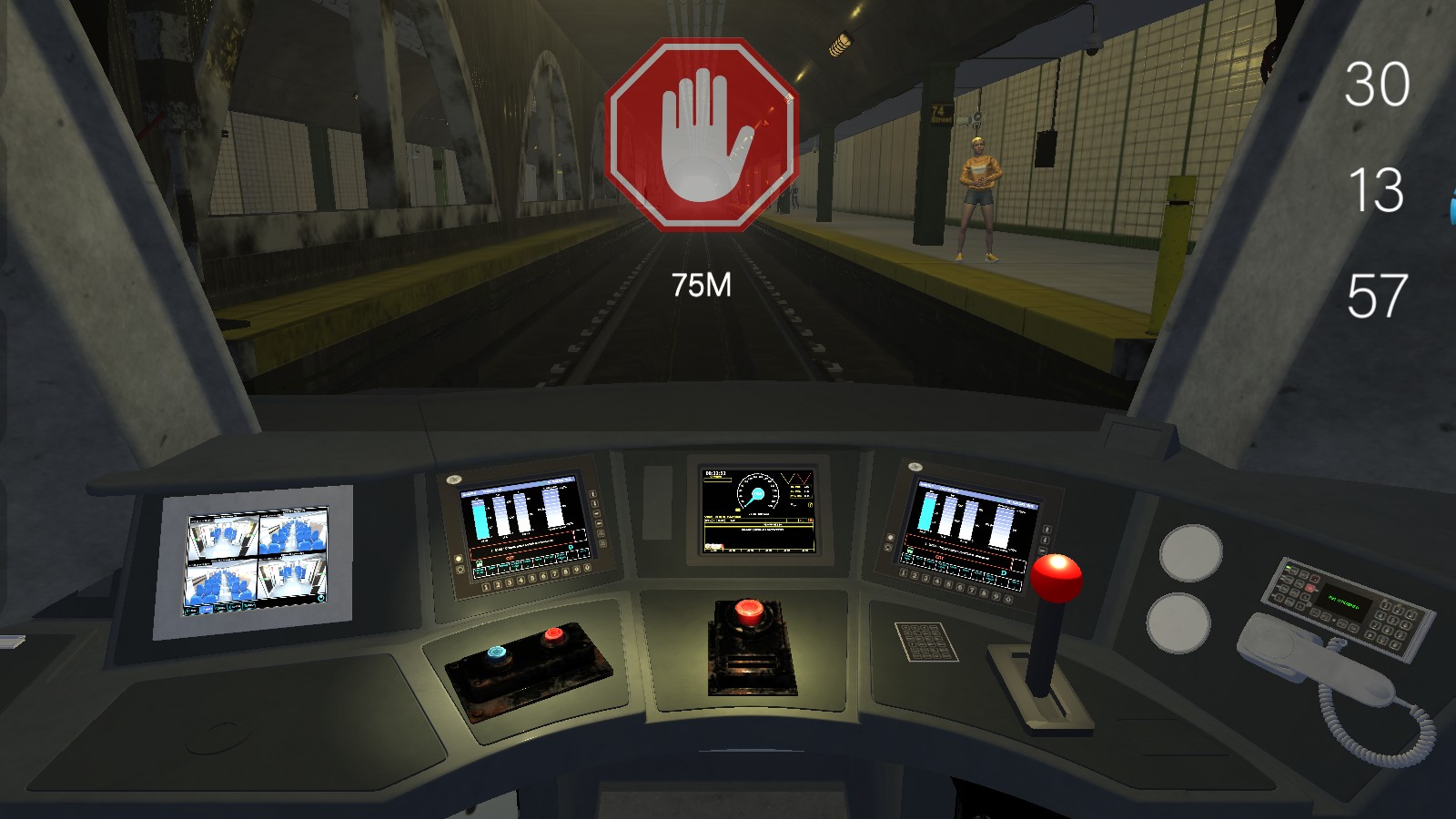Tap the speedometer on the center display

(x=758, y=493)
